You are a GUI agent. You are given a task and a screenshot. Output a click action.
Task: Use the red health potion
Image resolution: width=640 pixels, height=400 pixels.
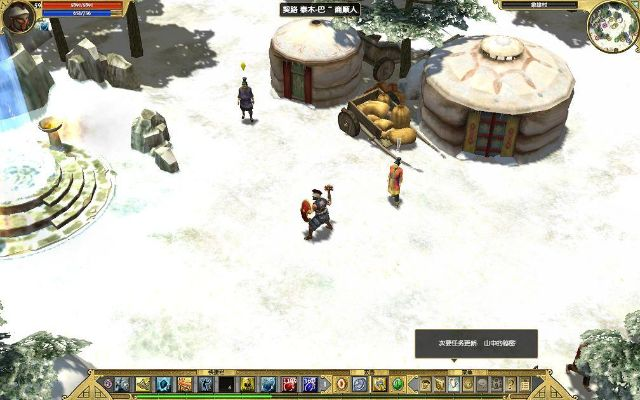click(x=289, y=384)
